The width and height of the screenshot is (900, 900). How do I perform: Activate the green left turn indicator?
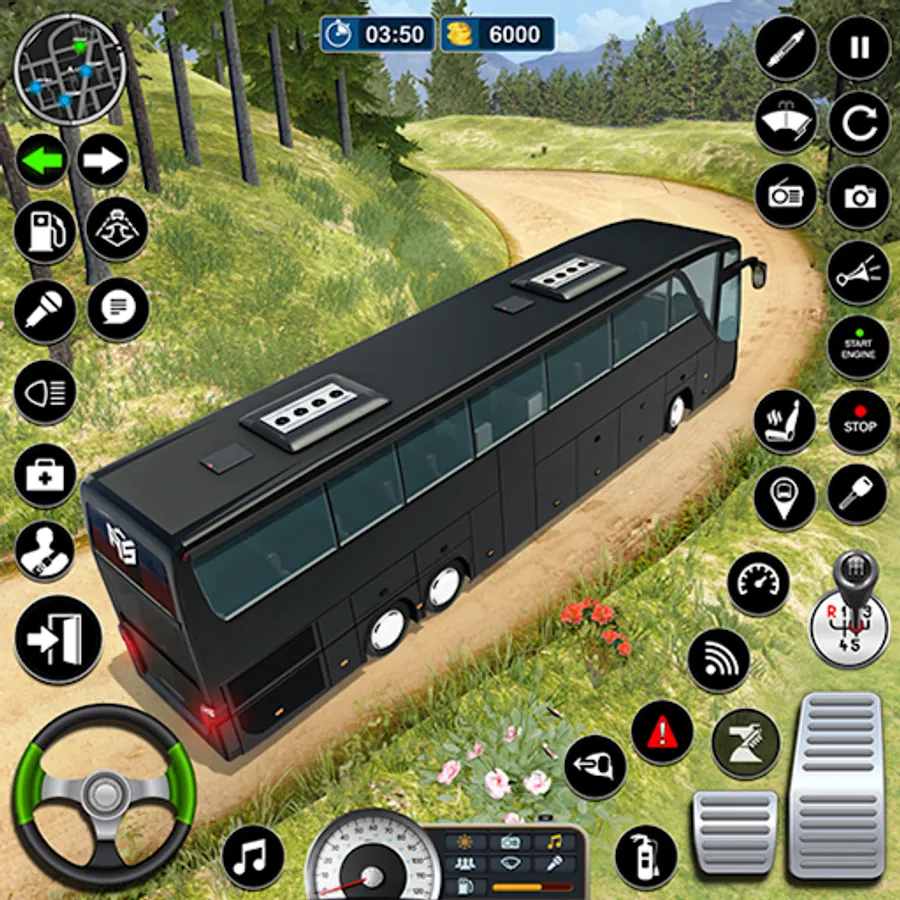point(41,160)
